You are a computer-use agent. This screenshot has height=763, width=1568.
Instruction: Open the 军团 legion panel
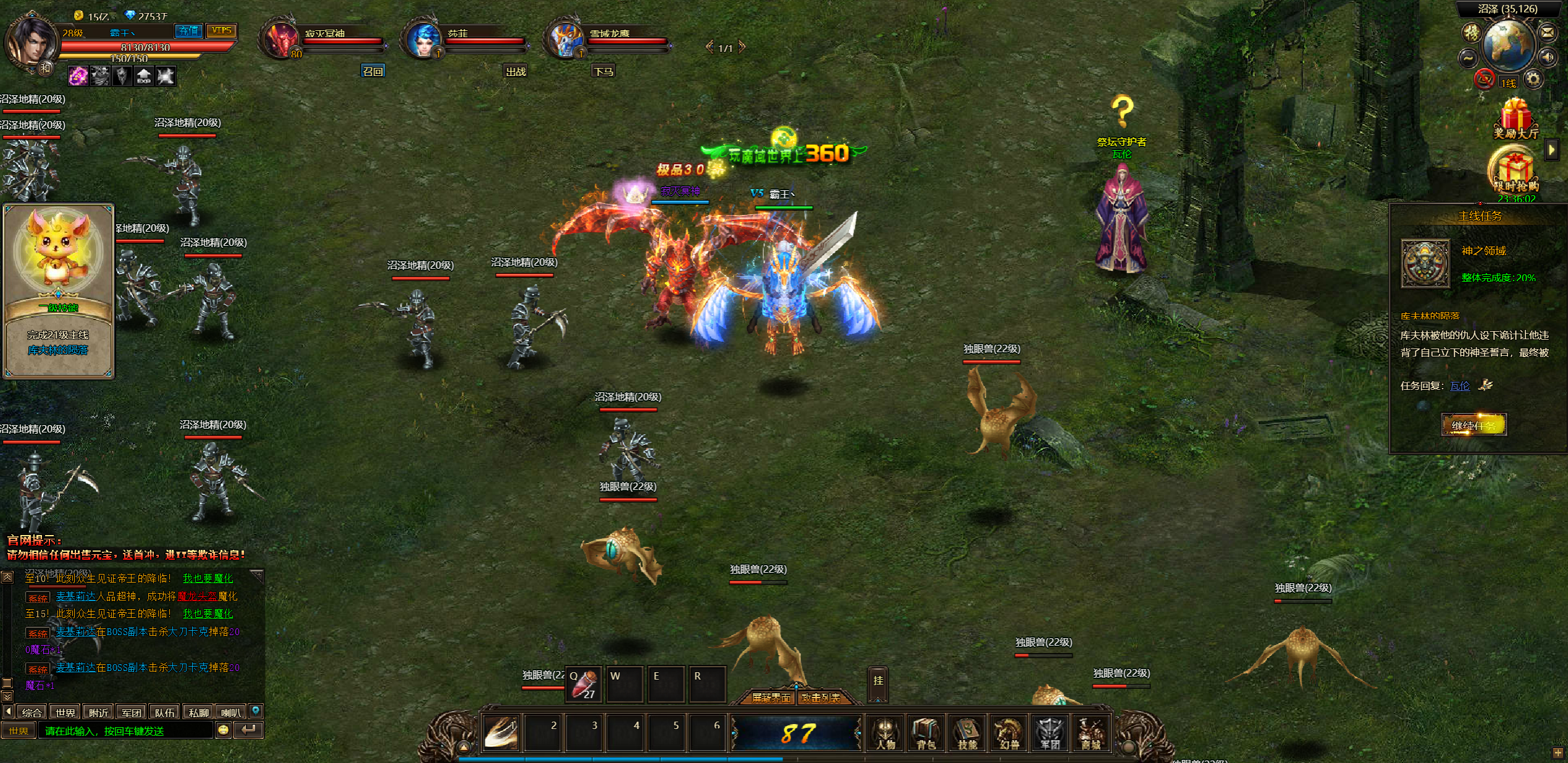(x=1050, y=733)
